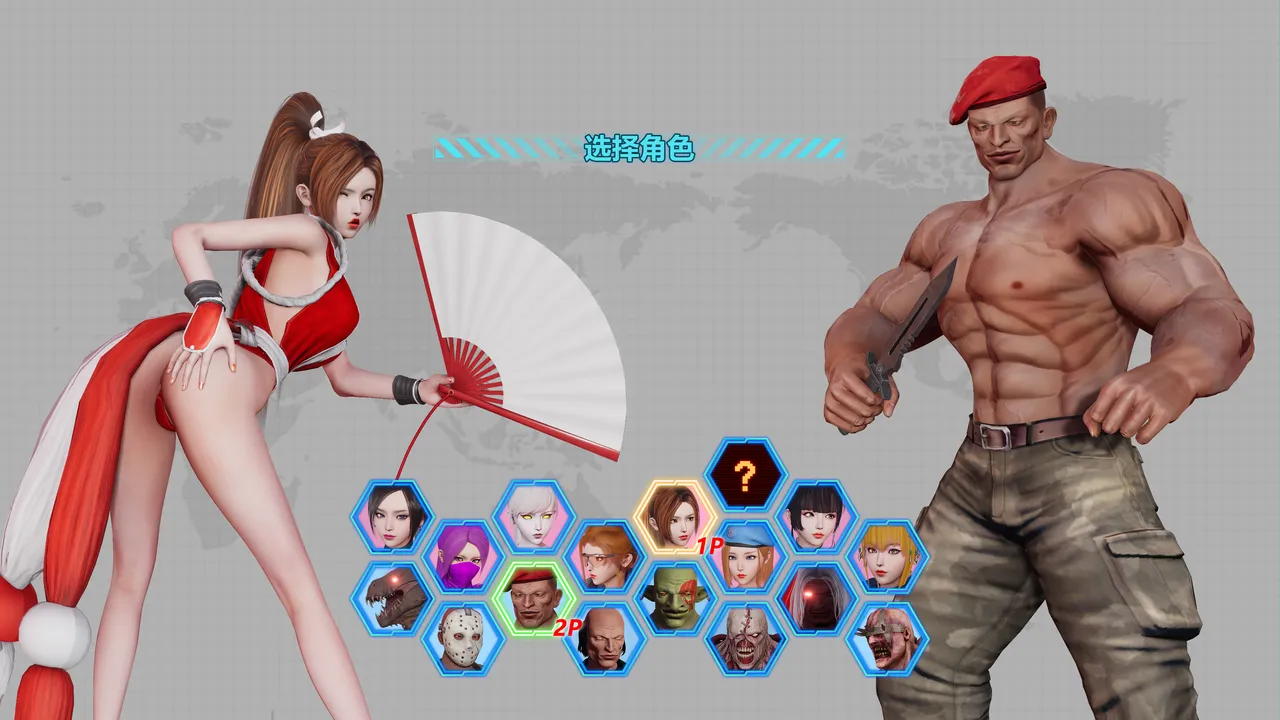This screenshot has width=1280, height=720.
Task: Select the dinosaur monster with red eye
Action: coord(392,597)
